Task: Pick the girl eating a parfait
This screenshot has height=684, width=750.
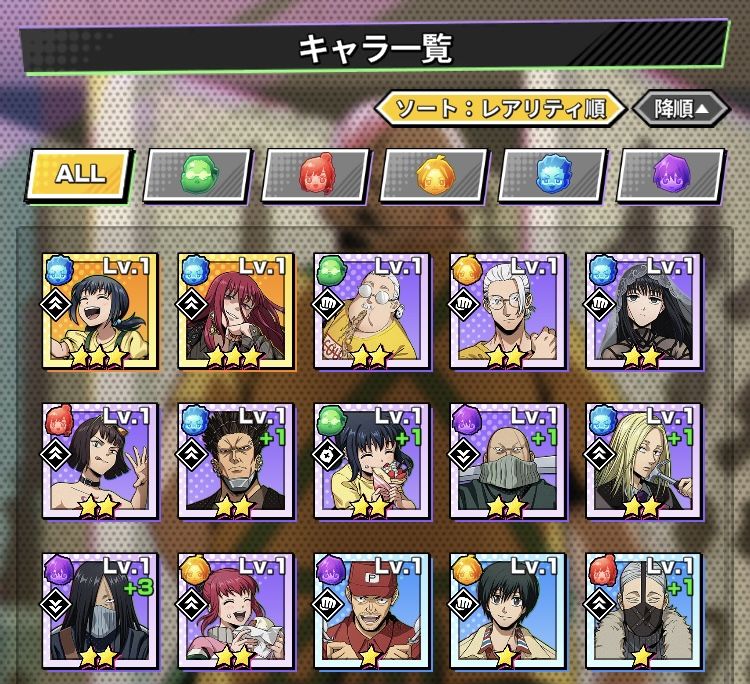Action: pos(371,460)
